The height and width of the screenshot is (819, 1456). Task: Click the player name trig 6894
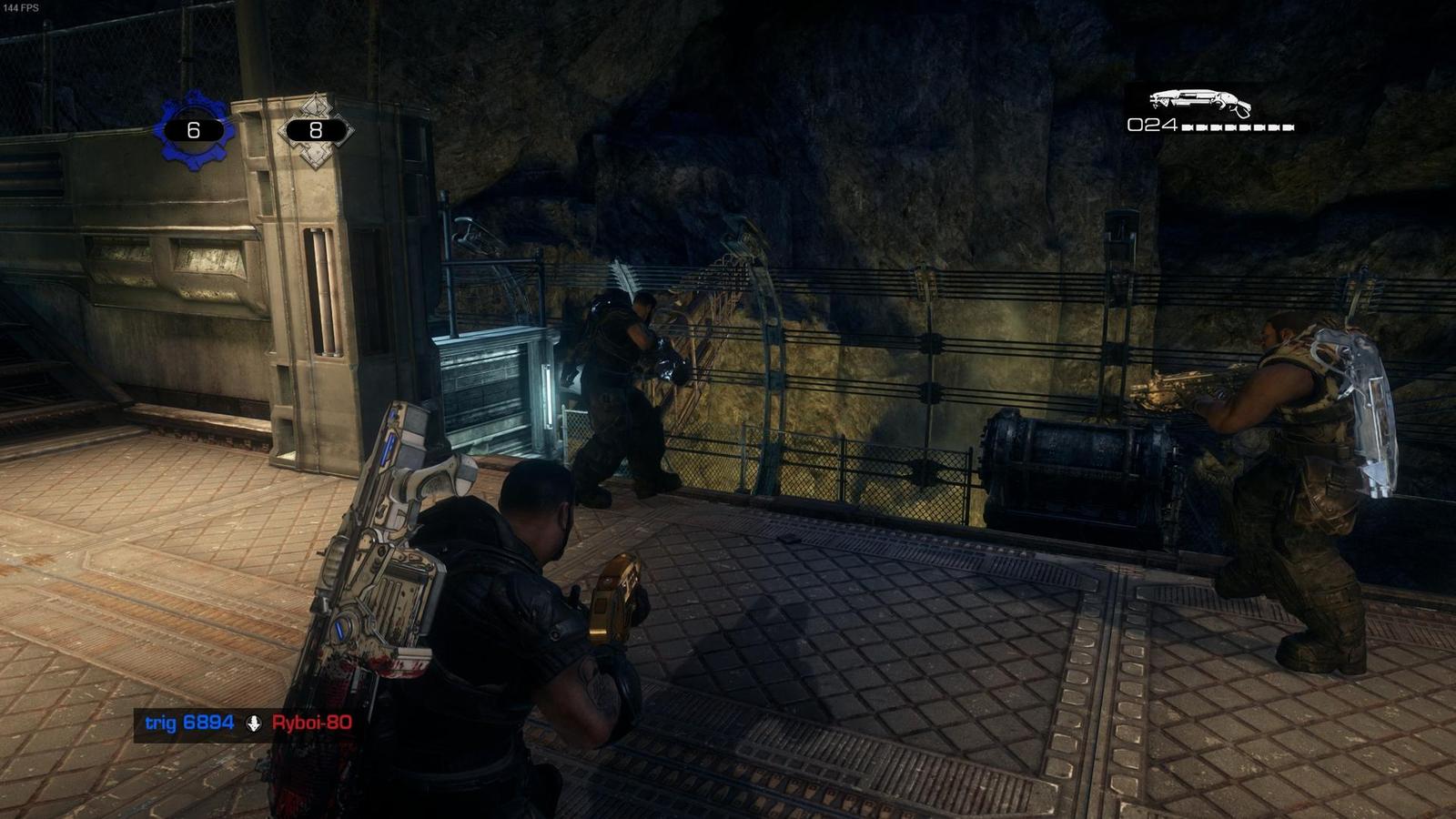pyautogui.click(x=189, y=723)
